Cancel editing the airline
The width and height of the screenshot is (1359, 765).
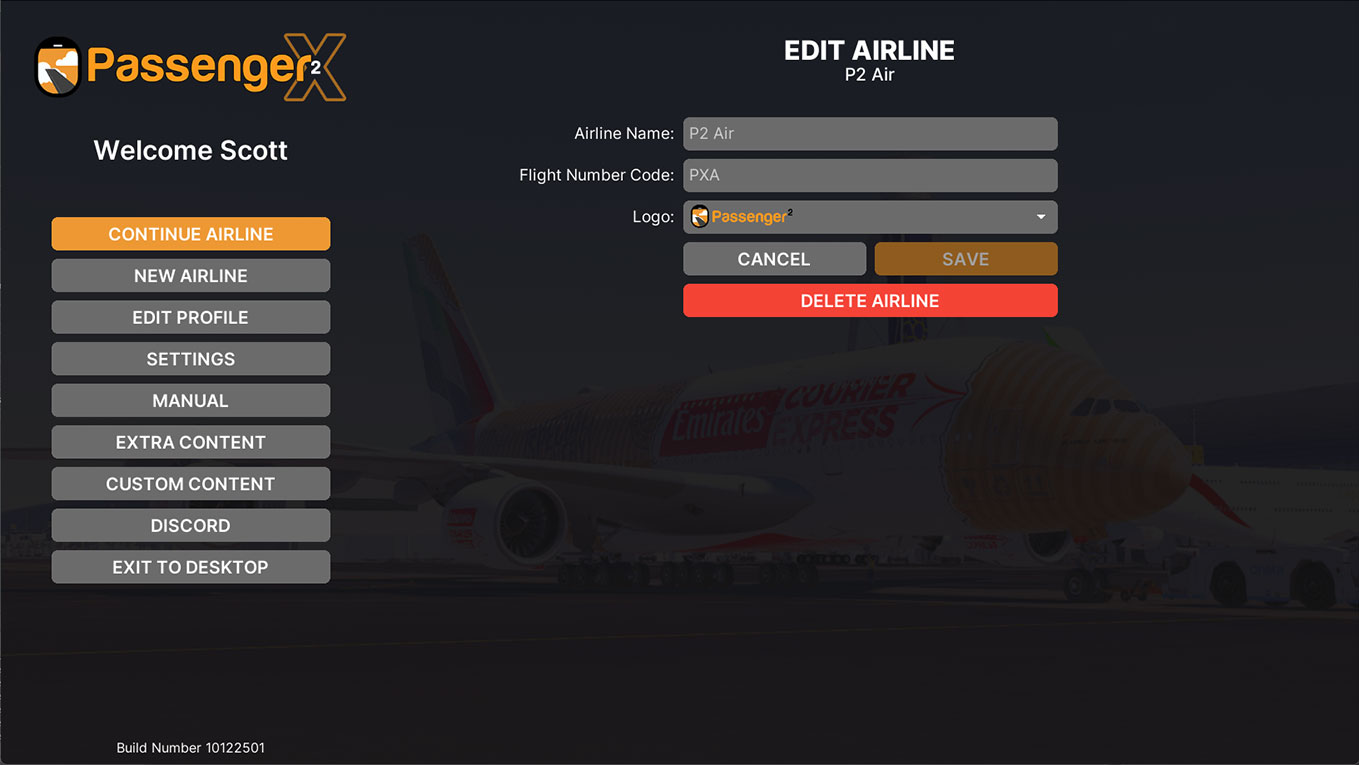774,259
